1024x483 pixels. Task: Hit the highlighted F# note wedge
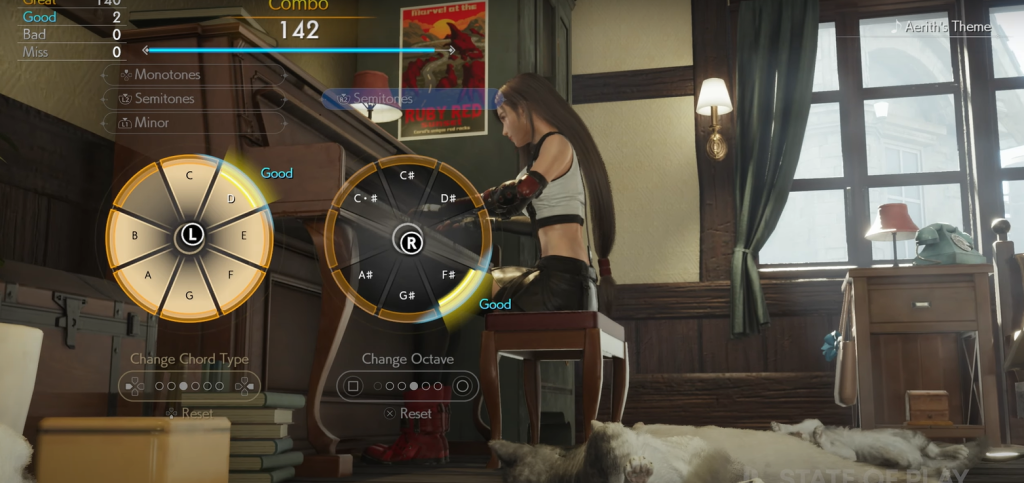point(449,275)
